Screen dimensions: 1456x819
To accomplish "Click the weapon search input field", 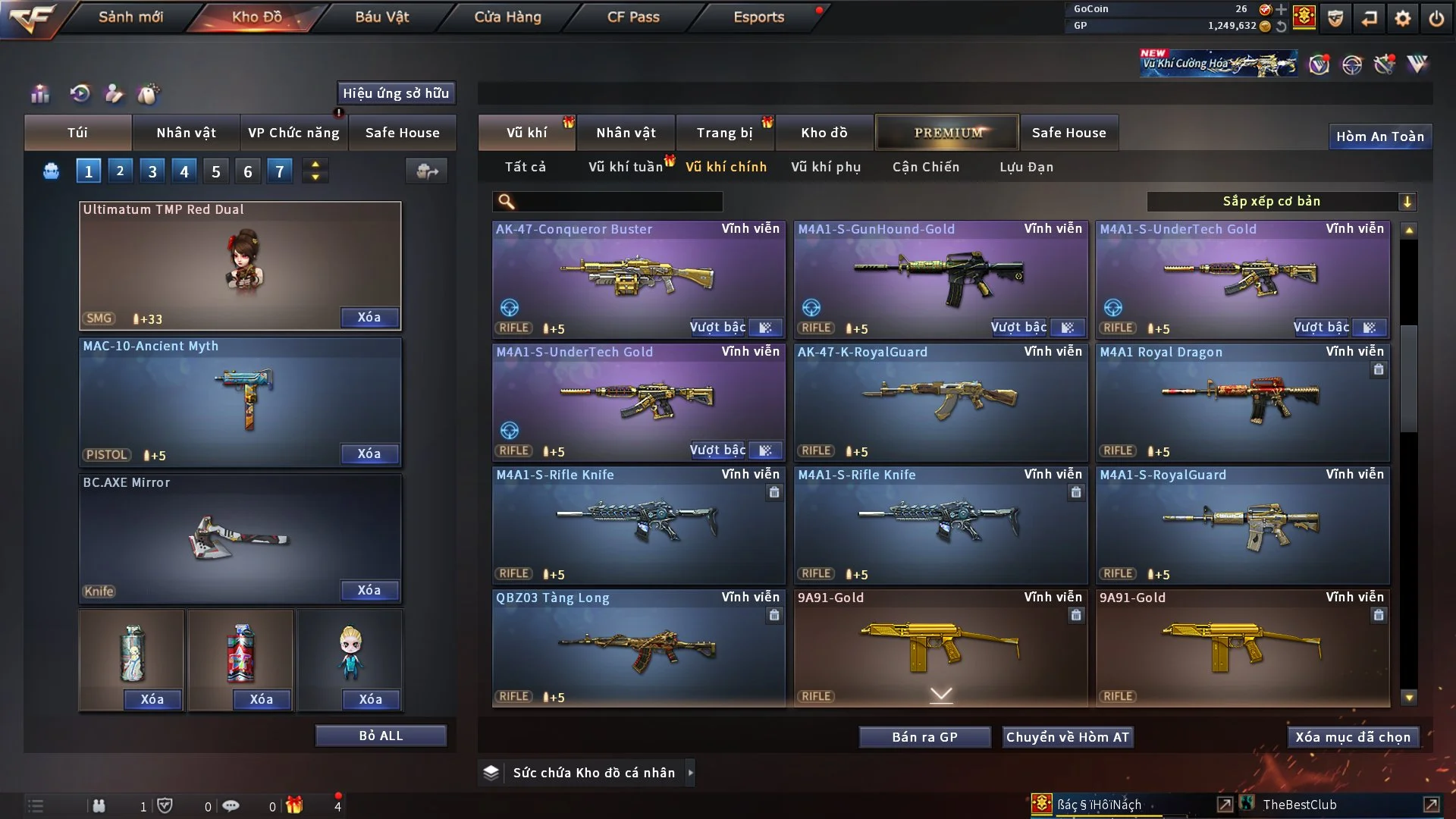I will [607, 202].
